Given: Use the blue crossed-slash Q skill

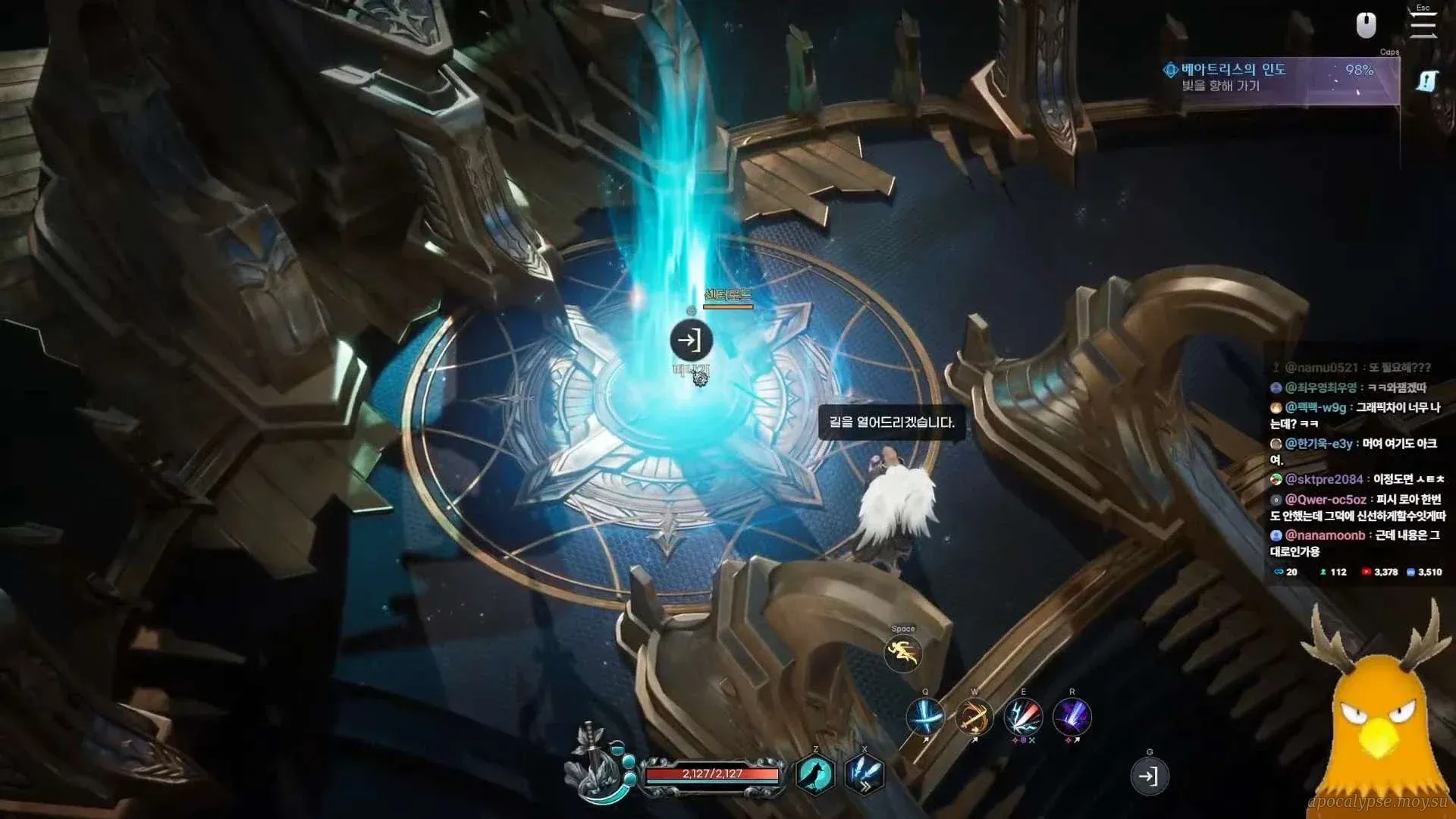Looking at the screenshot, I should pos(925,716).
